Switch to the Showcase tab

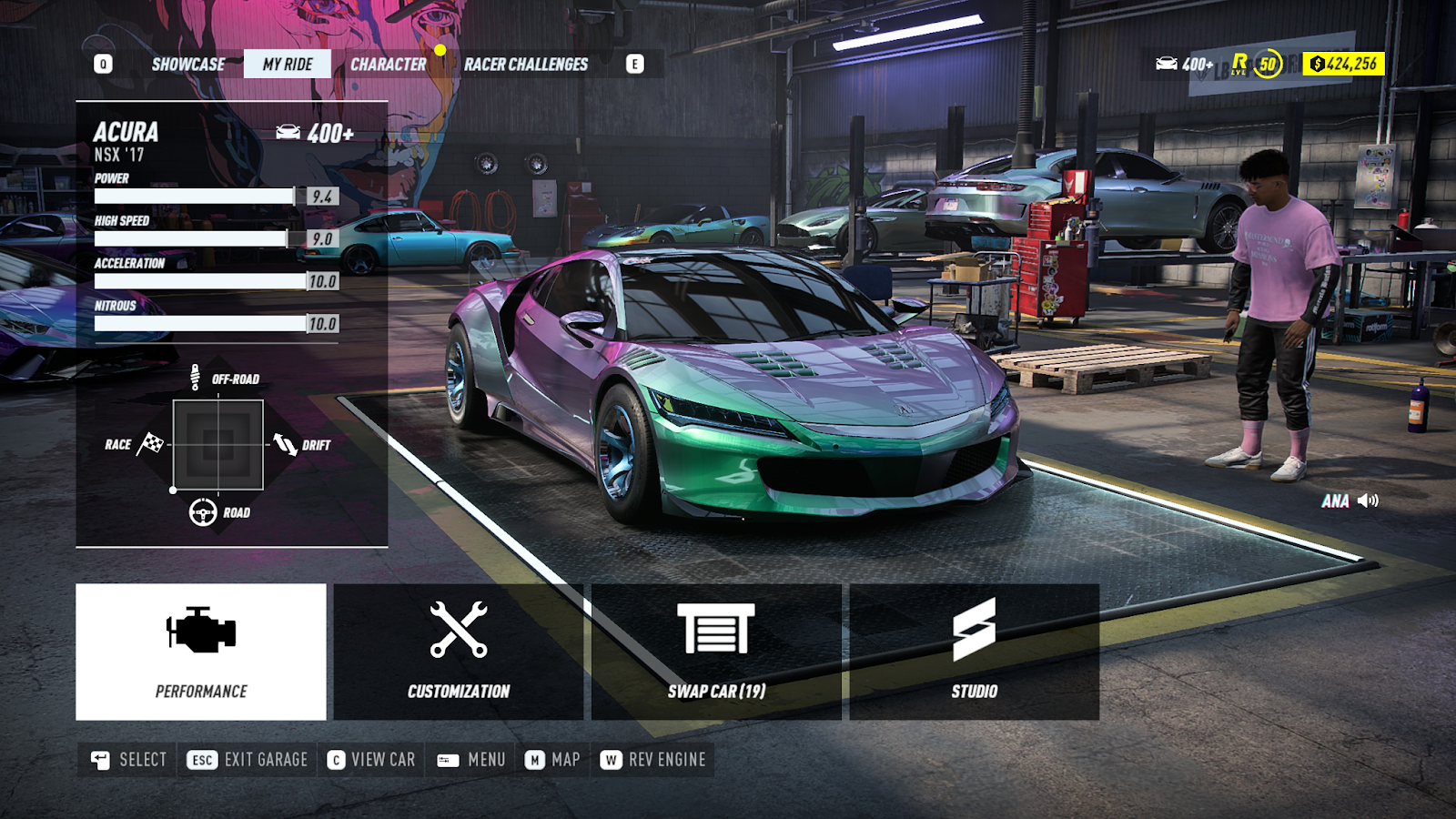[188, 65]
